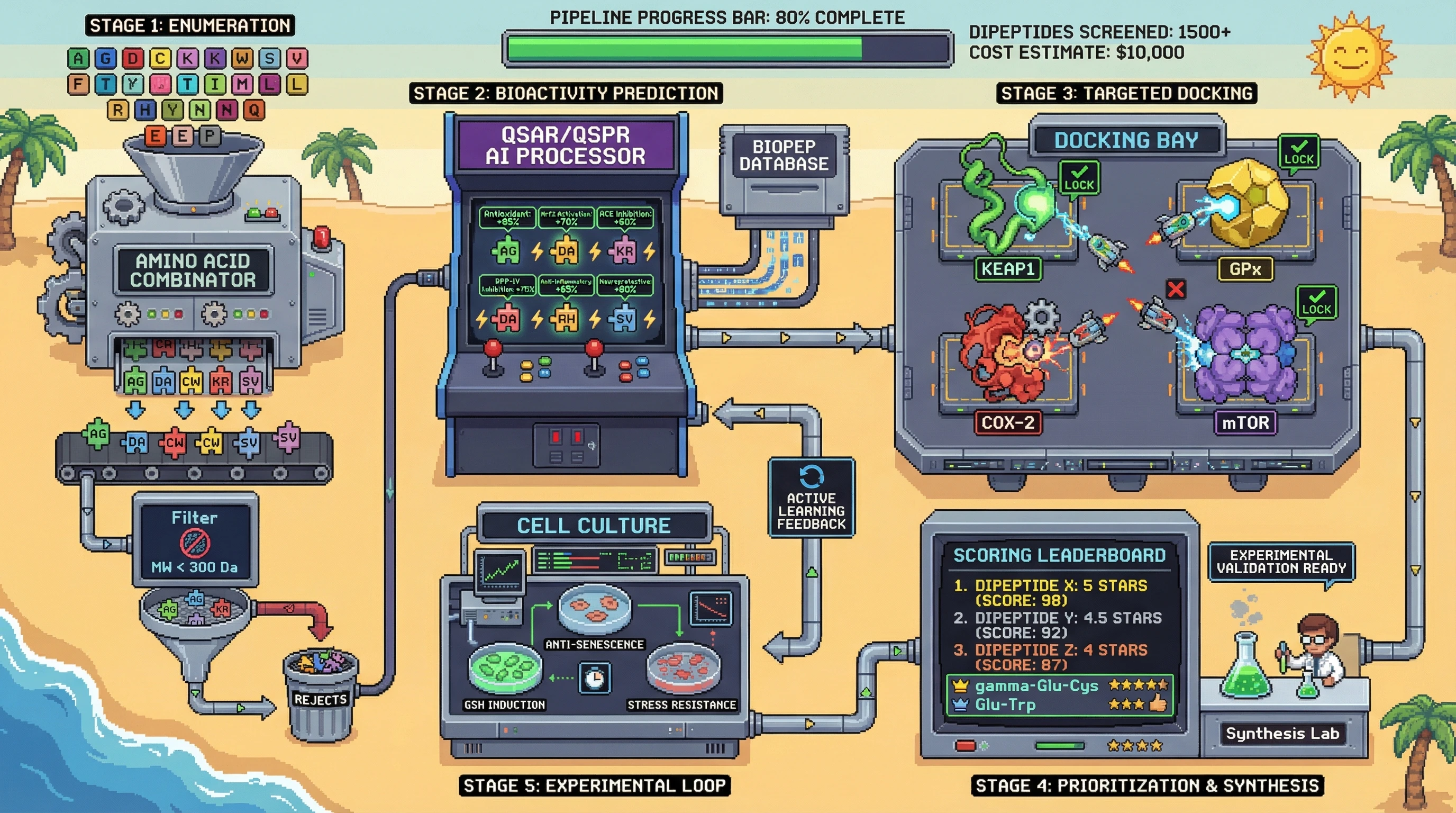Viewport: 1456px width, 813px height.
Task: Click the Experimental Validation Ready bubble
Action: click(1281, 562)
